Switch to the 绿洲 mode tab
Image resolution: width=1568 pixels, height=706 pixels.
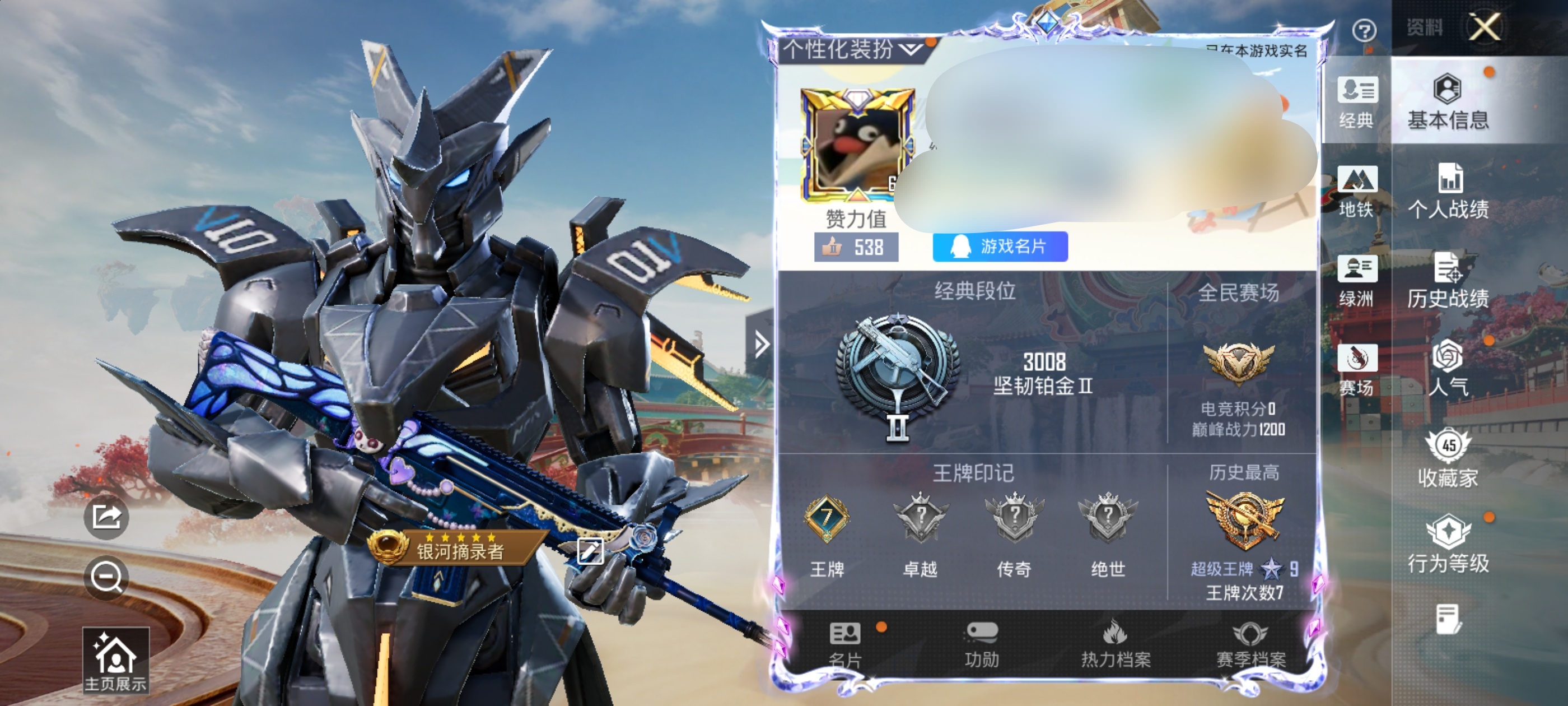[x=1356, y=281]
